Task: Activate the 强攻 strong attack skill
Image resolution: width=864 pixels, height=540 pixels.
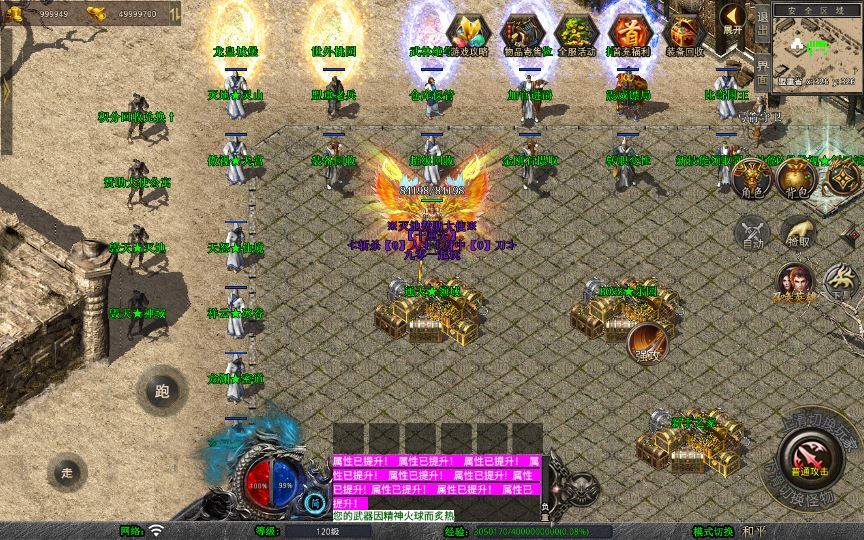Action: pyautogui.click(x=649, y=342)
